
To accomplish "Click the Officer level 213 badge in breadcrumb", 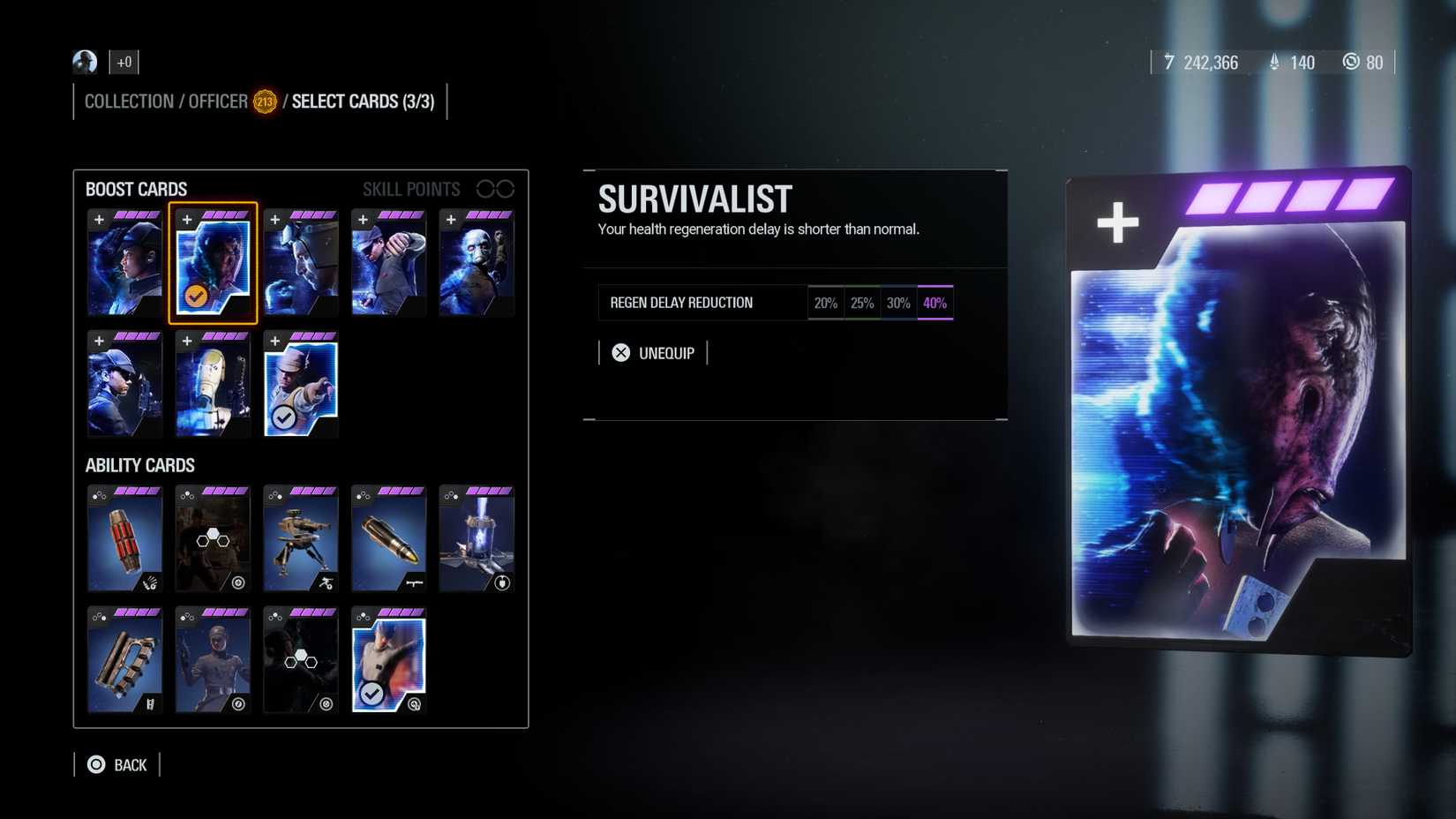I will (263, 101).
